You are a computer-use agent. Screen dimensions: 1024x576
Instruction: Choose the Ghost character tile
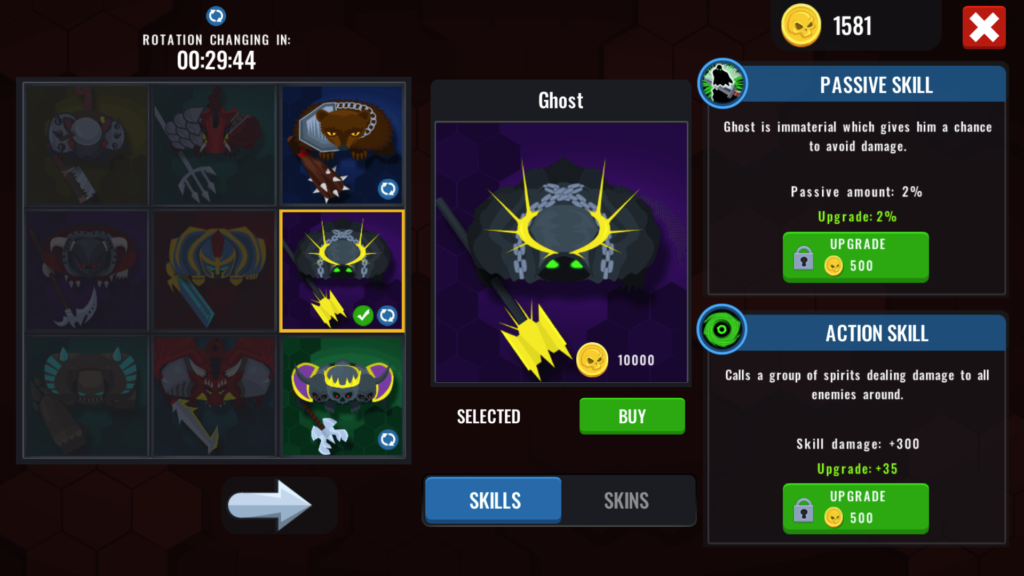(x=342, y=270)
